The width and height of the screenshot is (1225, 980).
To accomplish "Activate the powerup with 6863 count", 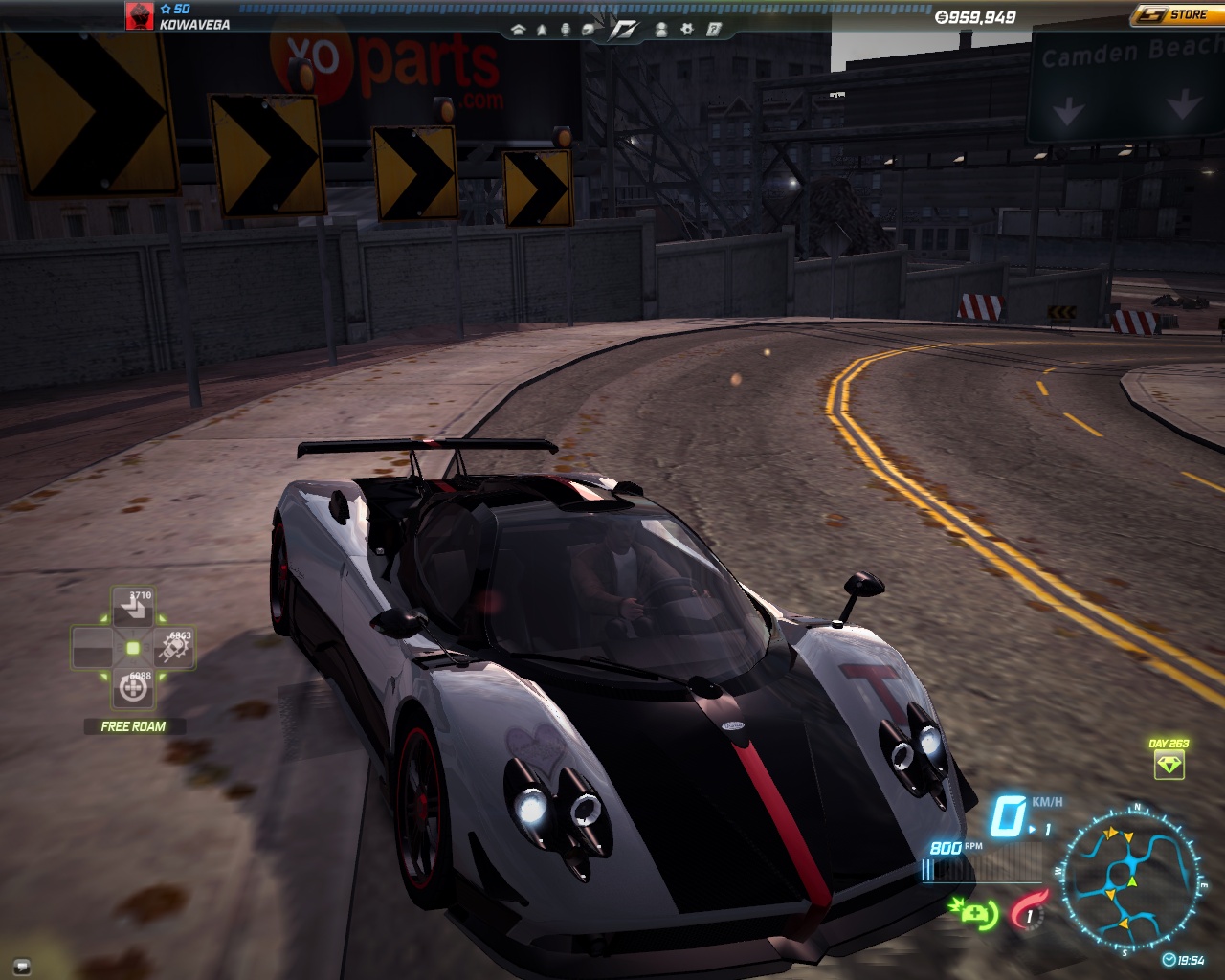I will [x=173, y=649].
